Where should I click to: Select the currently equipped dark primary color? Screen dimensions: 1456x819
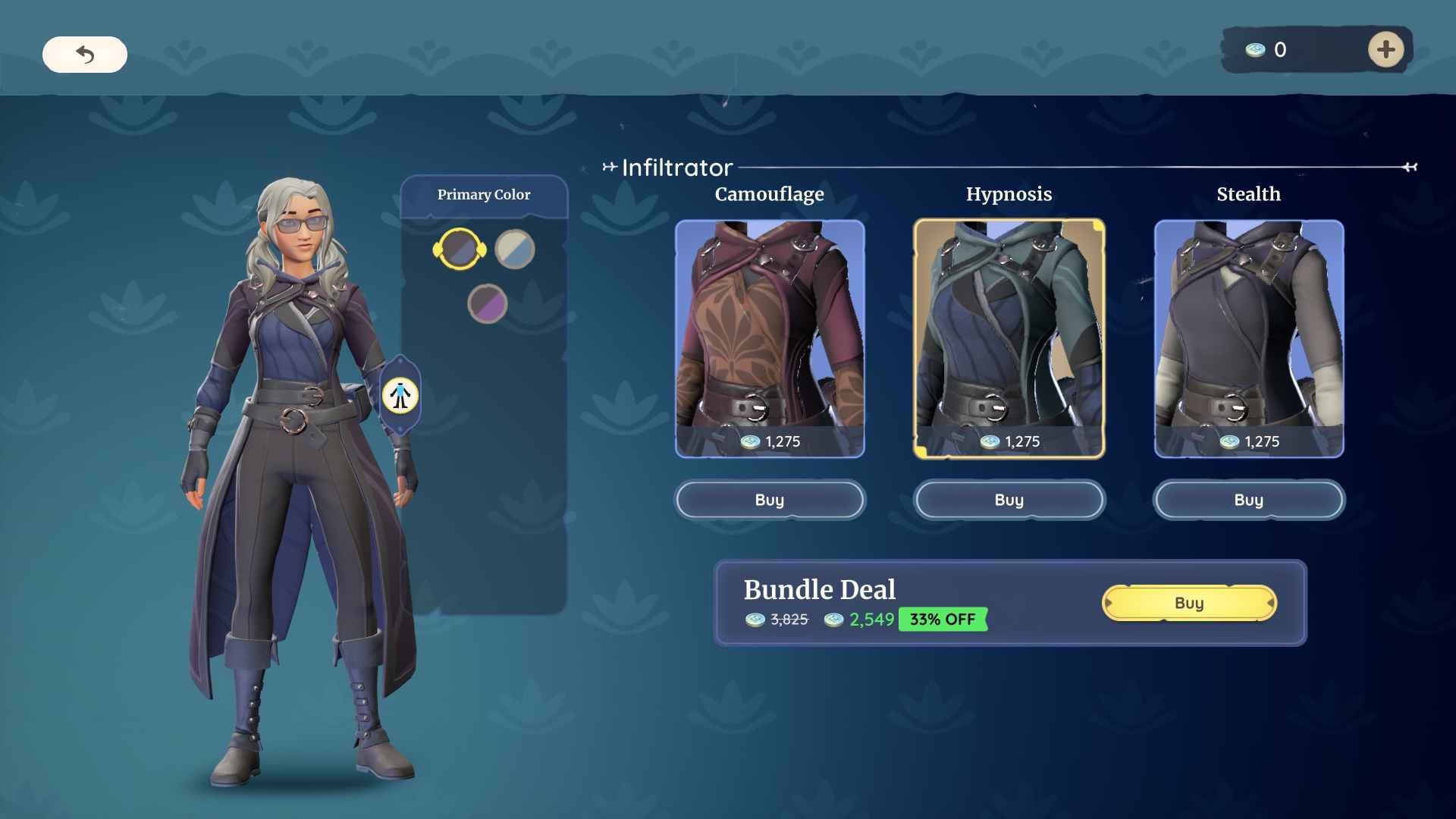point(461,249)
